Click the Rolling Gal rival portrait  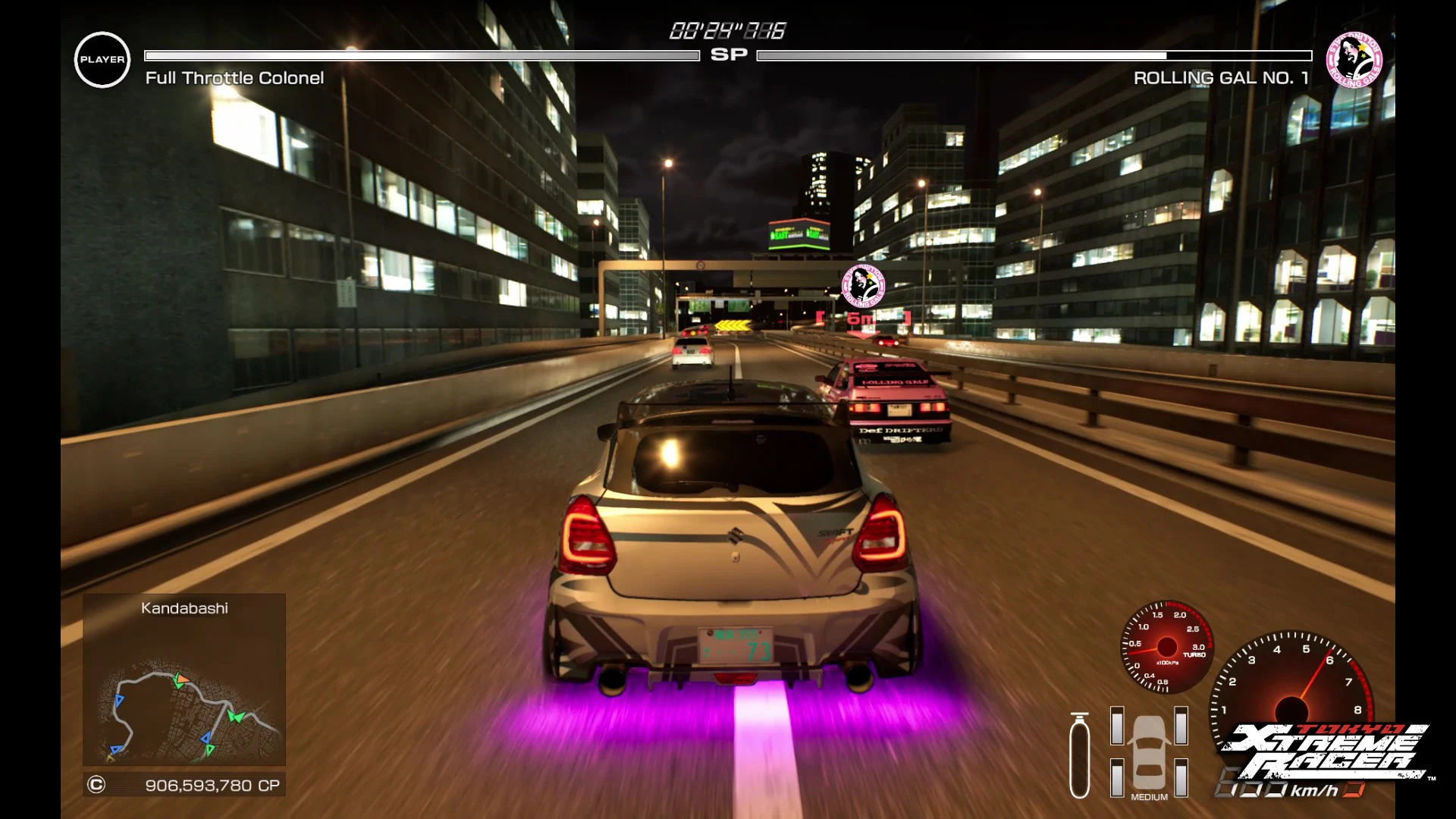[1354, 60]
